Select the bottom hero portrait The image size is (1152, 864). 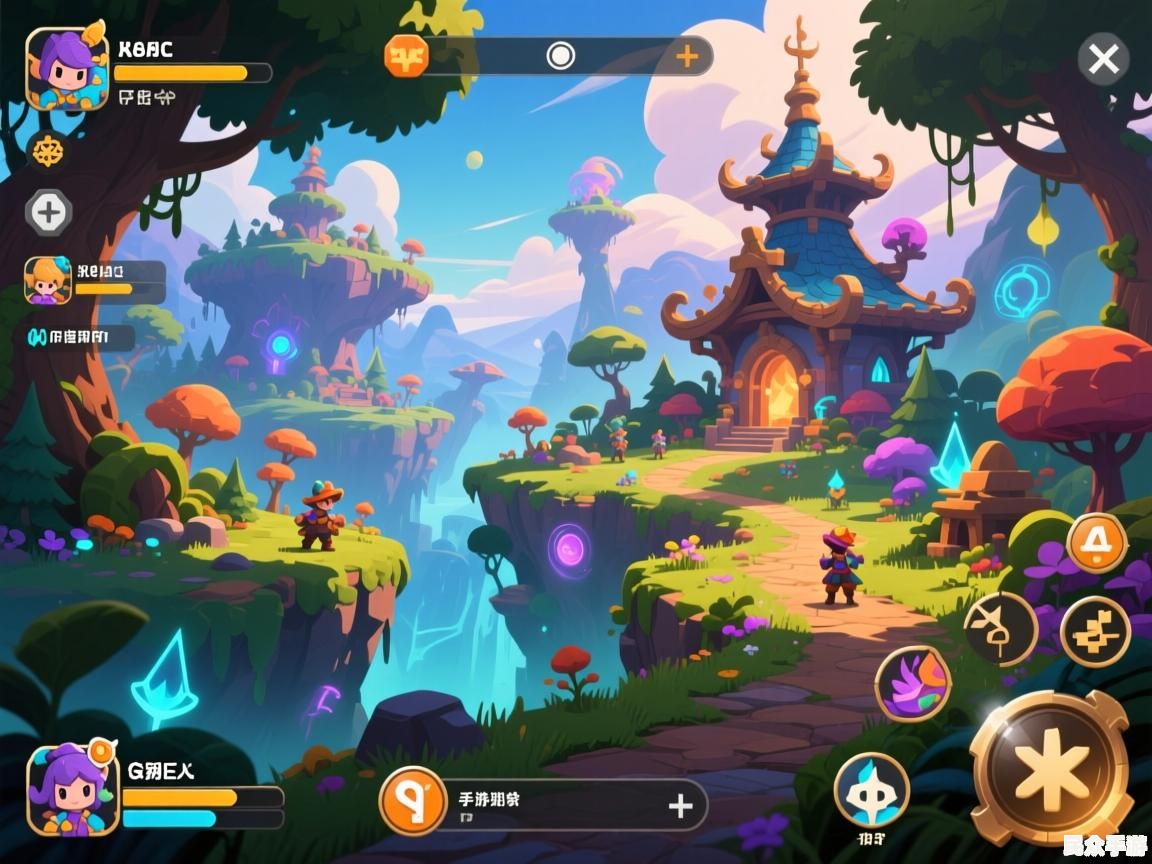coord(68,790)
